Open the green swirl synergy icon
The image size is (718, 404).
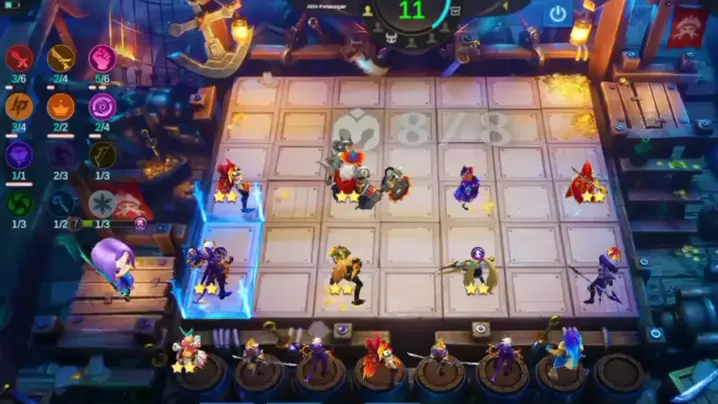pos(19,201)
